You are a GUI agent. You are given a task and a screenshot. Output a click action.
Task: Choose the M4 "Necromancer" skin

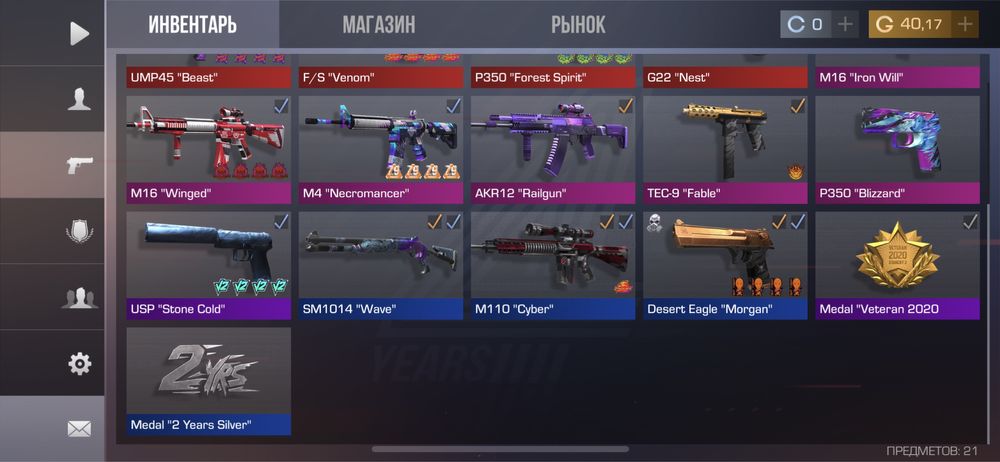pyautogui.click(x=381, y=149)
